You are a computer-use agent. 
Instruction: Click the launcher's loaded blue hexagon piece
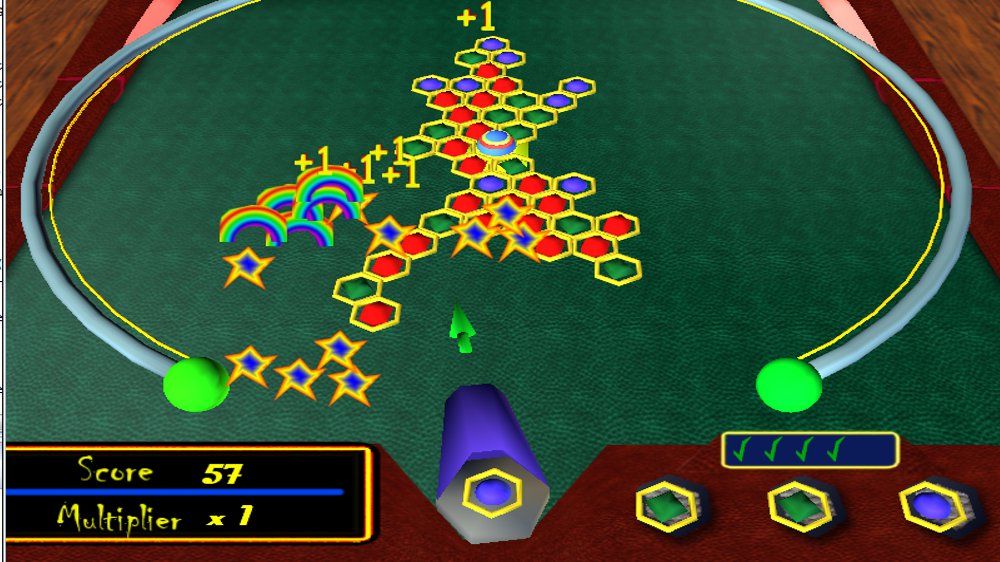point(492,493)
